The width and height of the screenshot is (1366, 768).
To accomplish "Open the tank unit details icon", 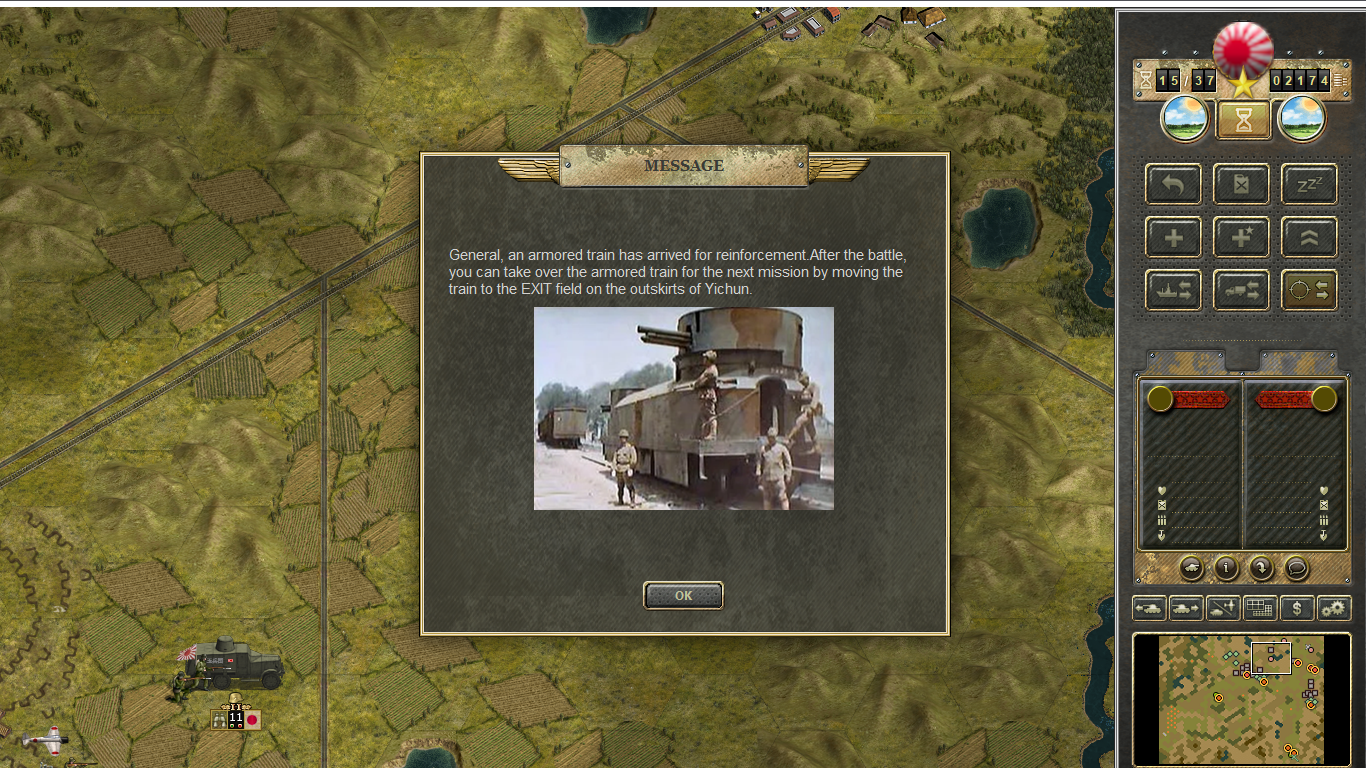I will click(1191, 568).
